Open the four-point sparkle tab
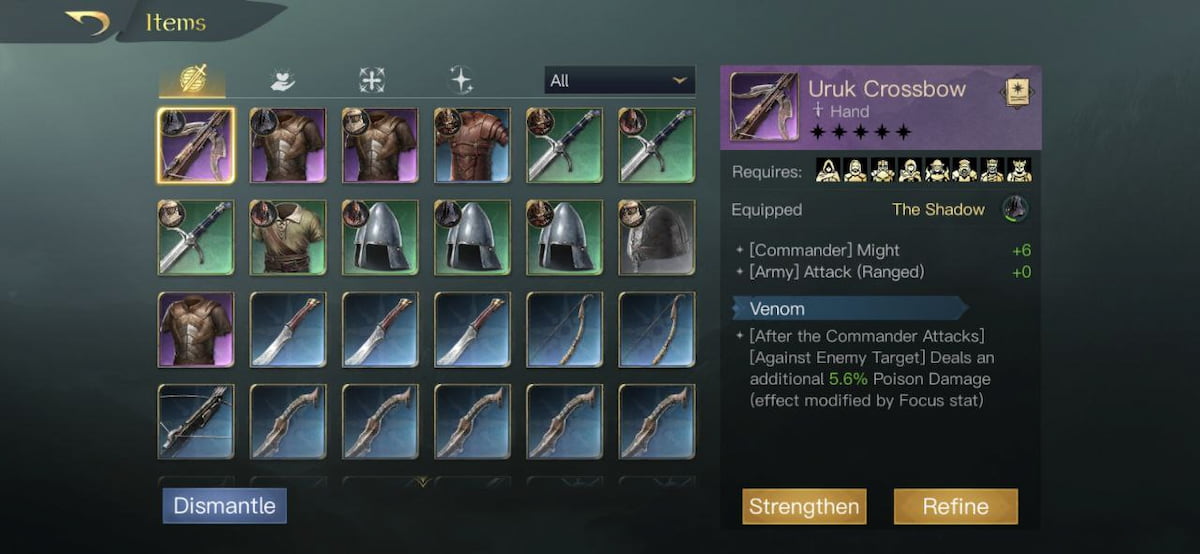 click(461, 80)
